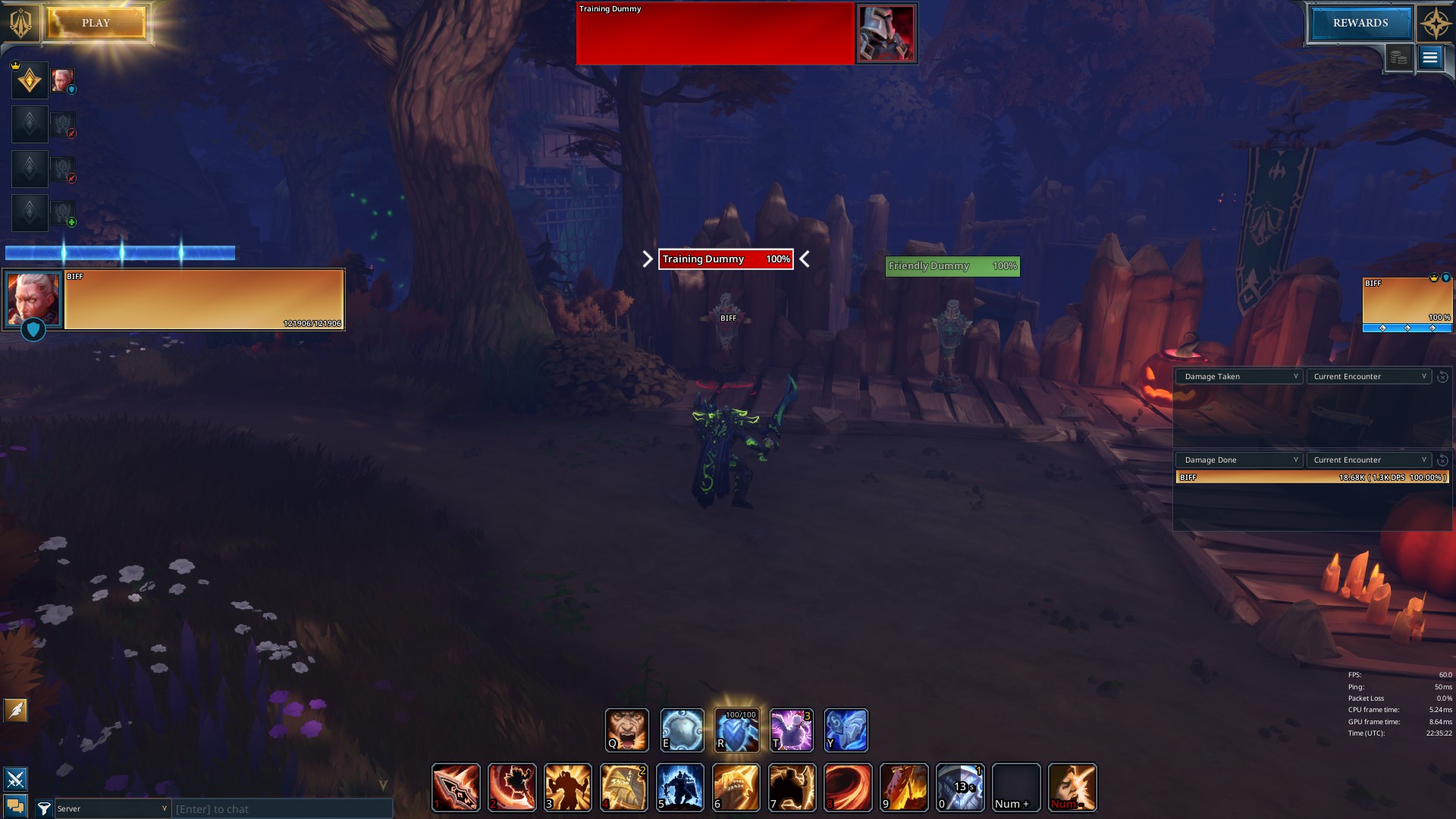Screen dimensions: 1456x819
Task: Select the dagger ability in hotbar slot 1
Action: (x=454, y=787)
